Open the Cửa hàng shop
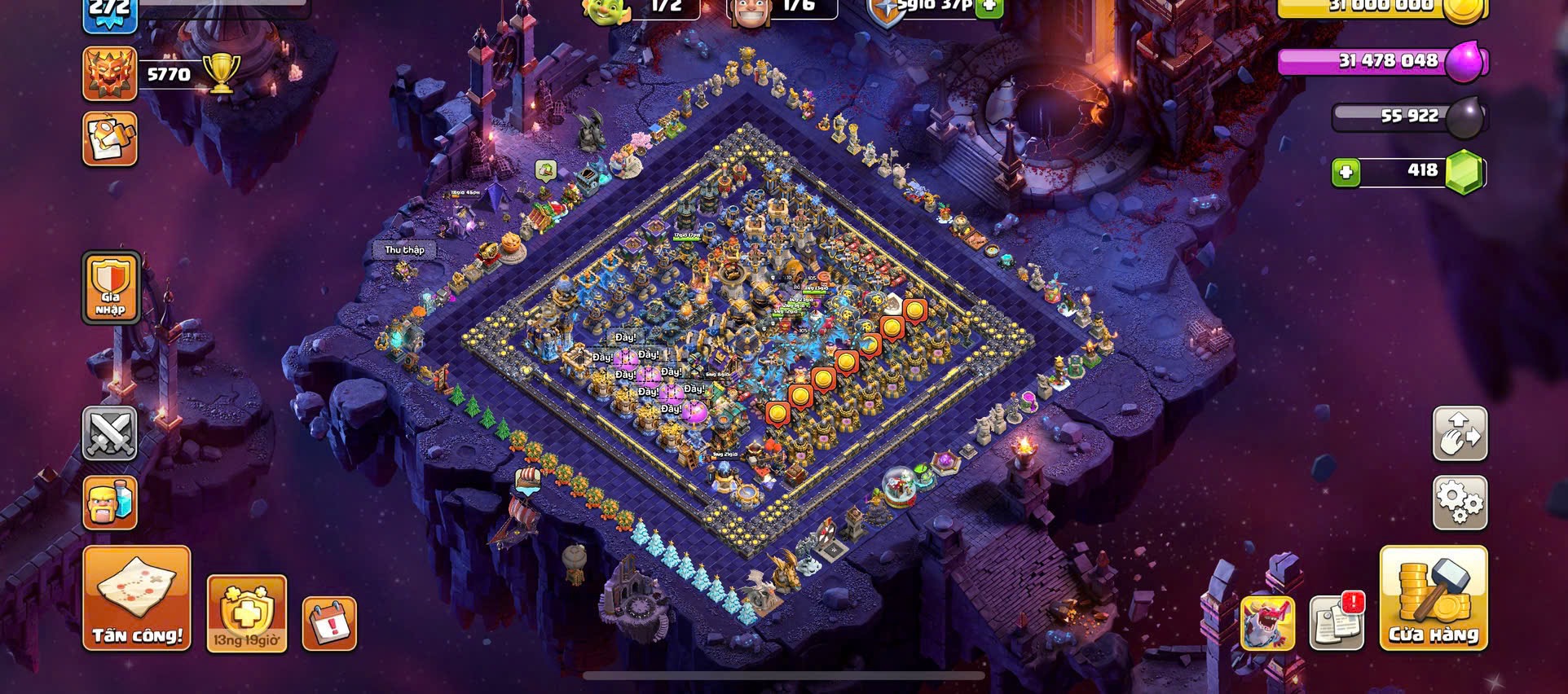This screenshot has width=1568, height=694. click(x=1433, y=599)
